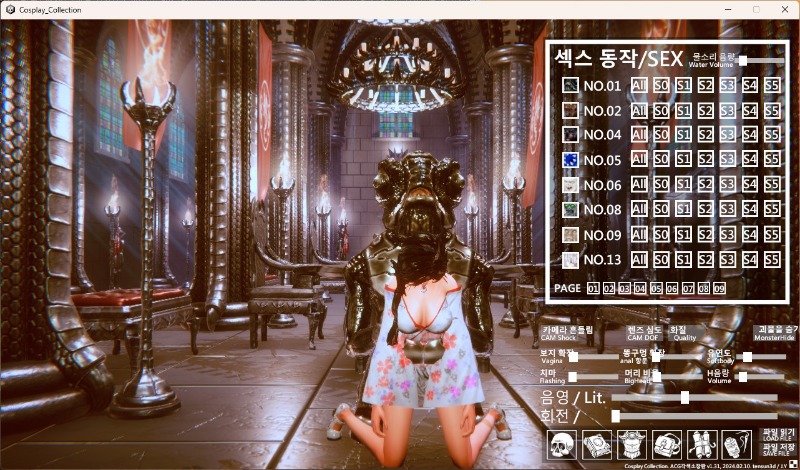Go to page 01 of the list
Image resolution: width=800 pixels, height=470 pixels.
point(593,289)
